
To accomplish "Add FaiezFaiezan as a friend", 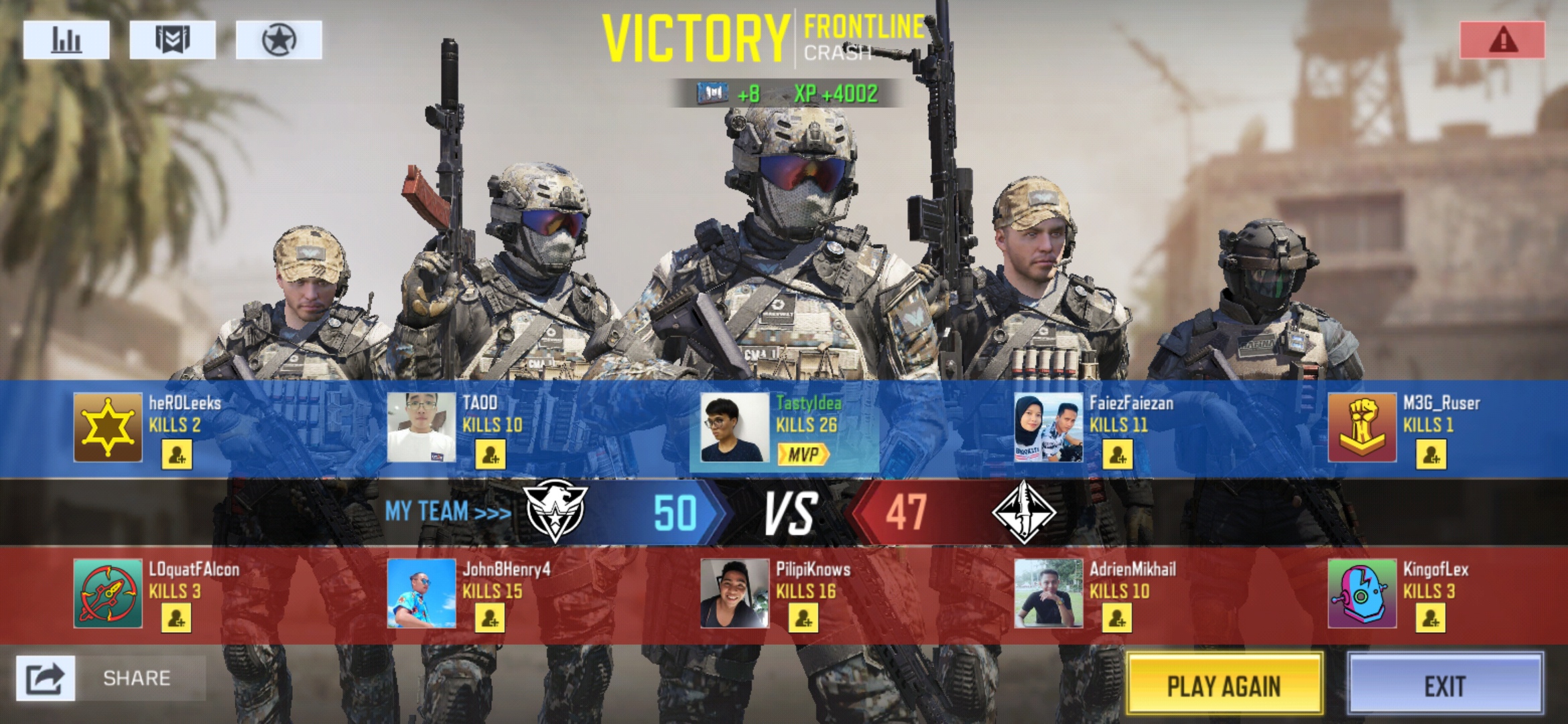I will 1118,455.
